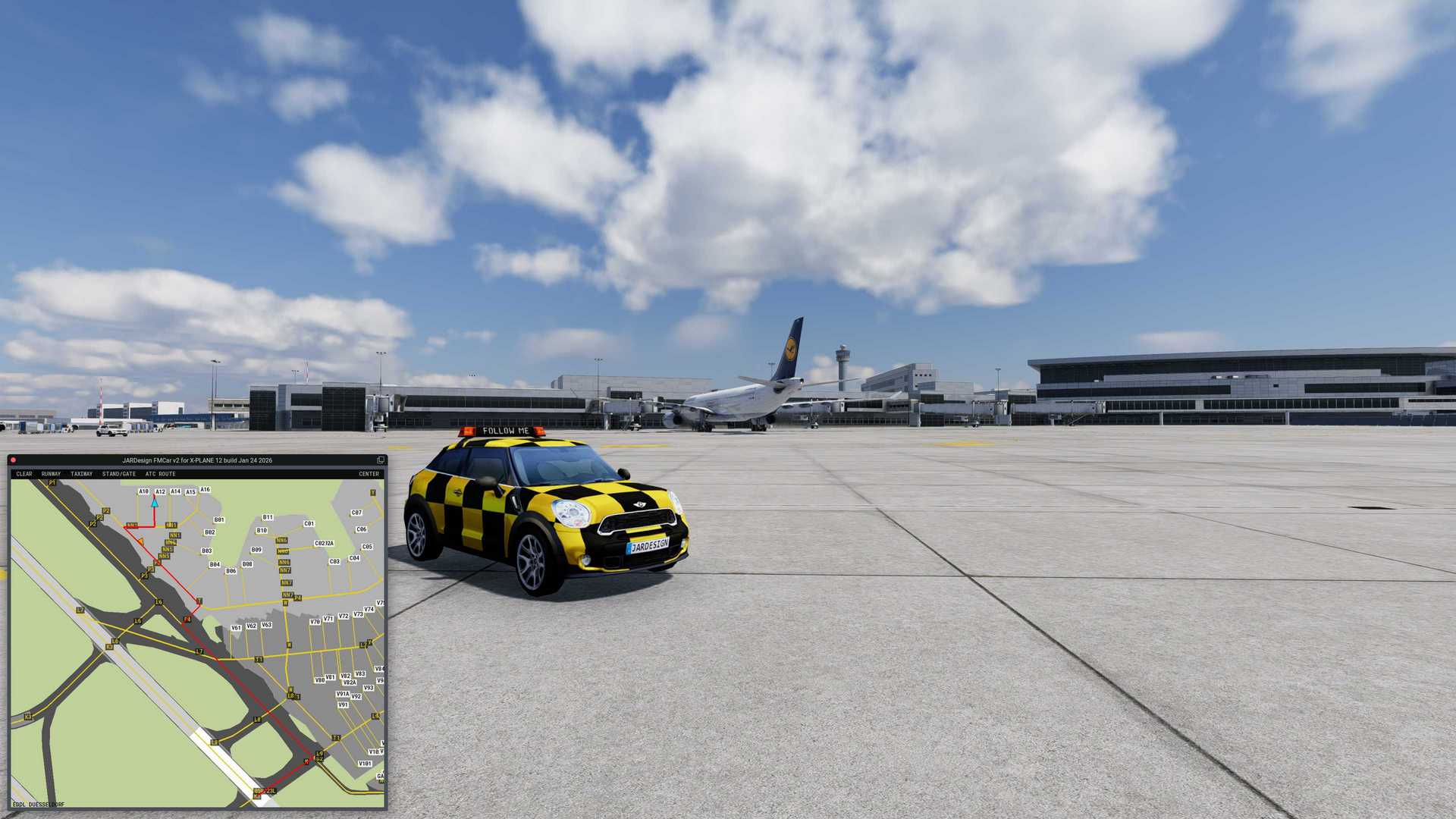The image size is (1456, 819).
Task: Select stand V101 on the map
Action: click(365, 764)
